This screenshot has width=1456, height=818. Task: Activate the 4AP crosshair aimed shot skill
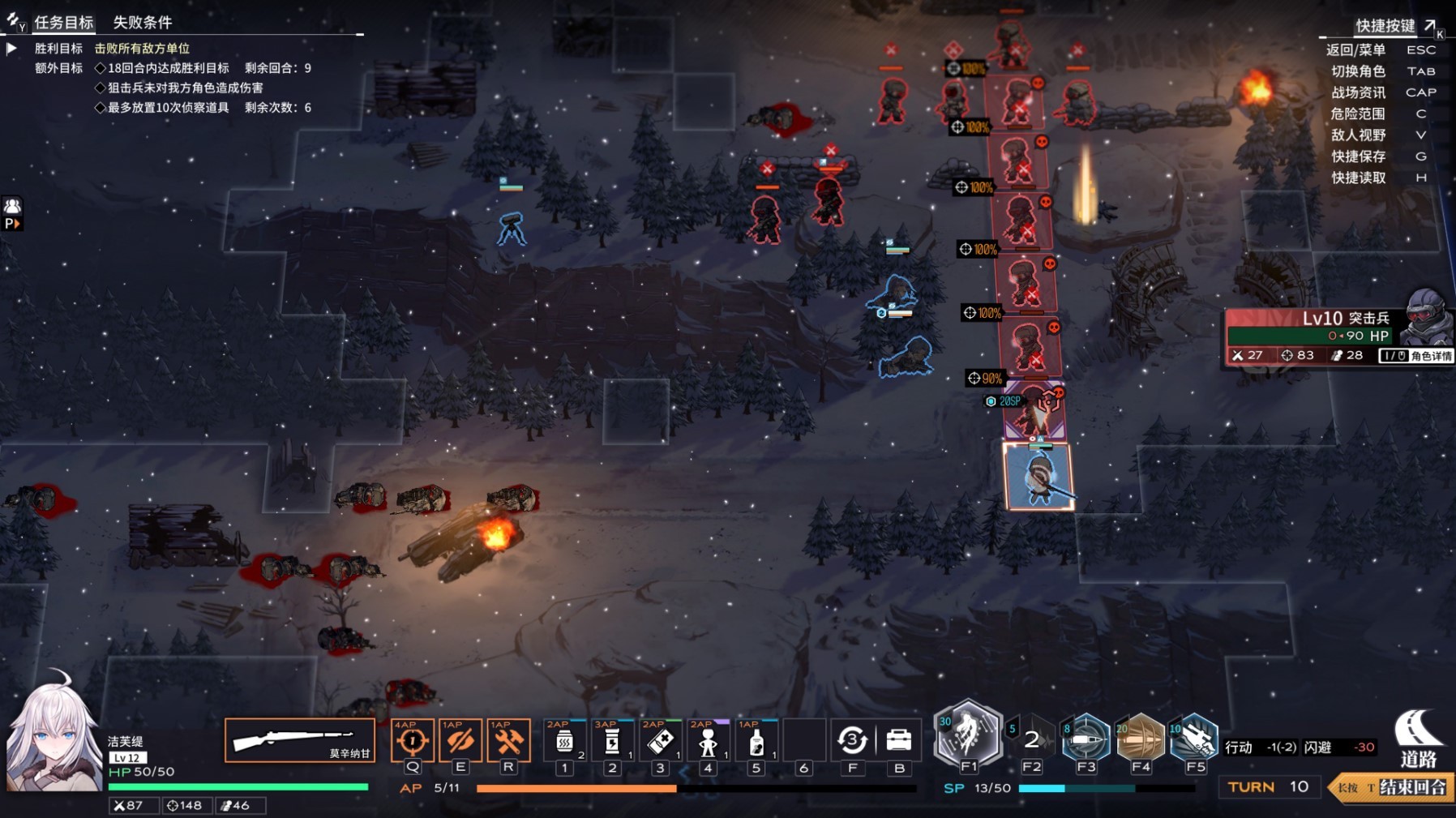coord(412,740)
